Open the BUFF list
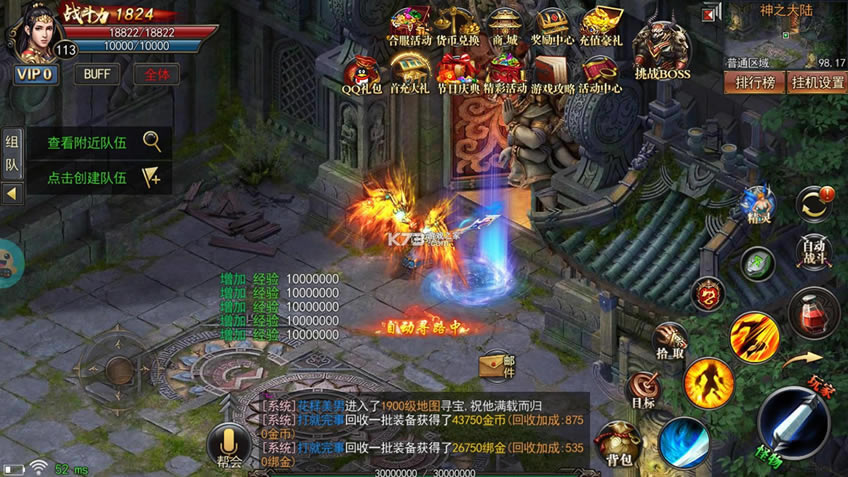The height and width of the screenshot is (477, 848). pos(97,74)
